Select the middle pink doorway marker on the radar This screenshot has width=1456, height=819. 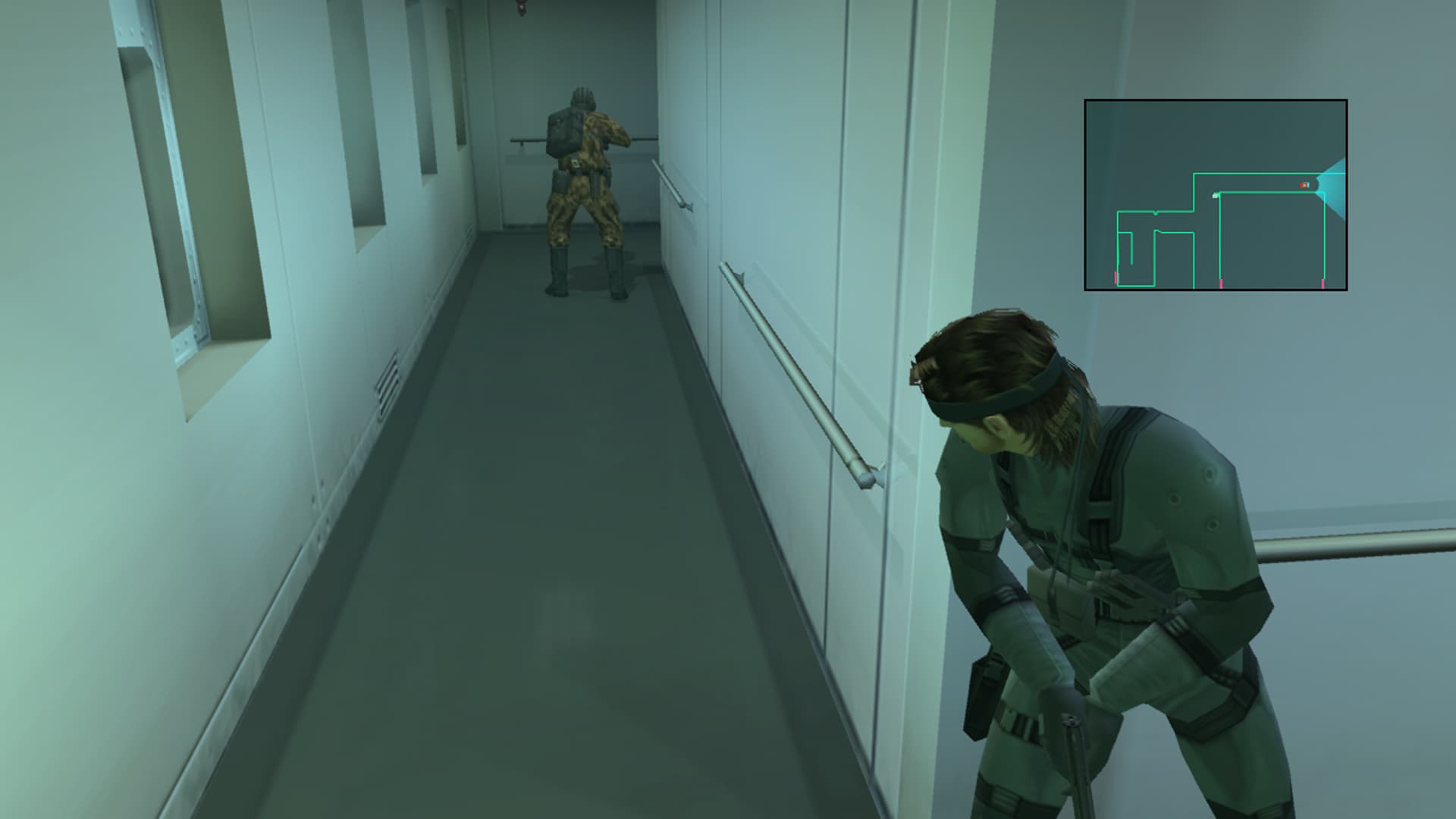pyautogui.click(x=1221, y=284)
